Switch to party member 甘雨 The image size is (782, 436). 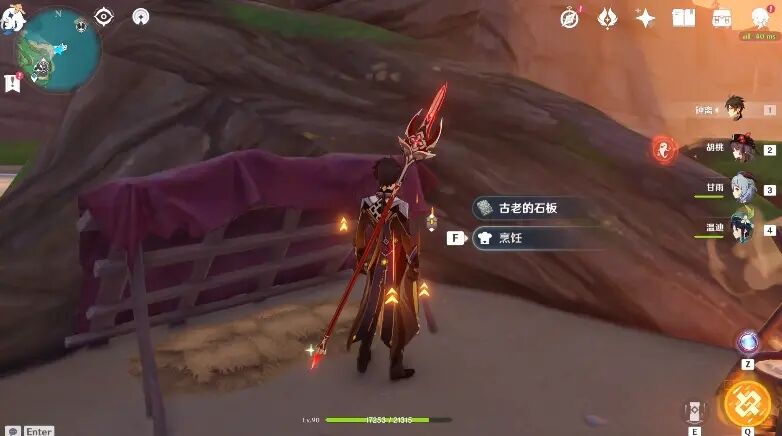click(x=740, y=188)
